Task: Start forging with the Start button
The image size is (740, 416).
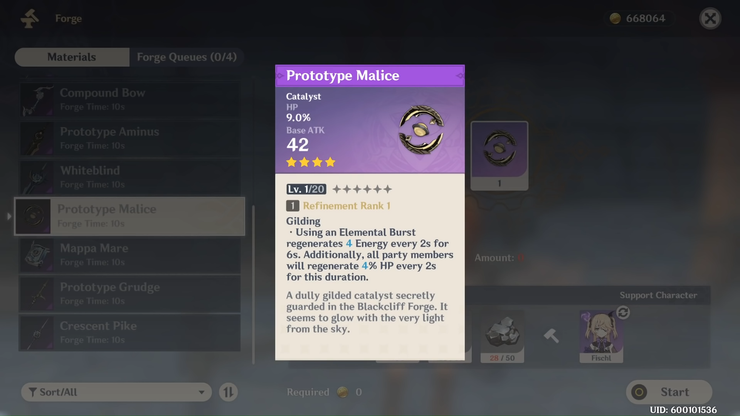Action: [669, 392]
